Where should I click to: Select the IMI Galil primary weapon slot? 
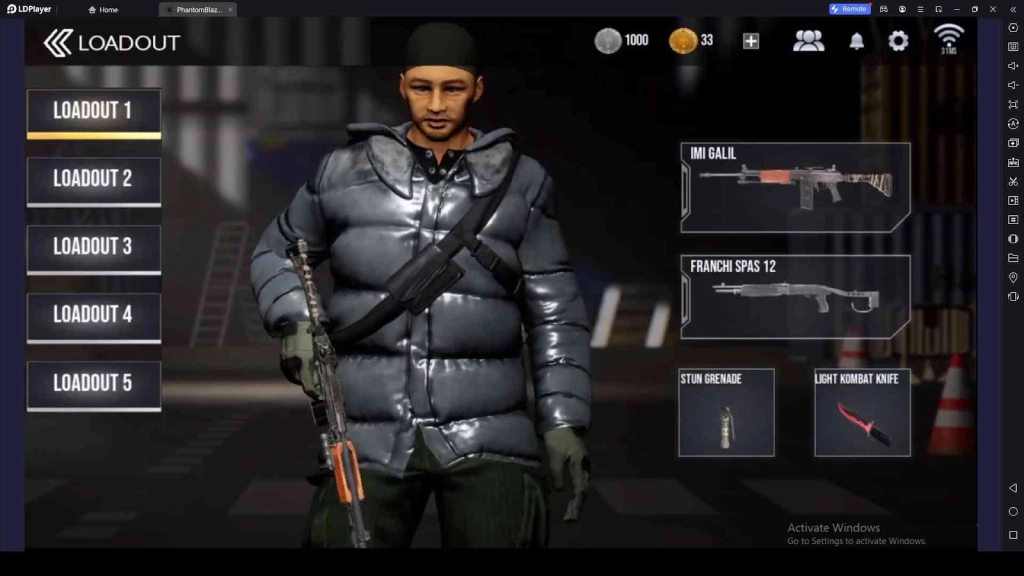[796, 187]
